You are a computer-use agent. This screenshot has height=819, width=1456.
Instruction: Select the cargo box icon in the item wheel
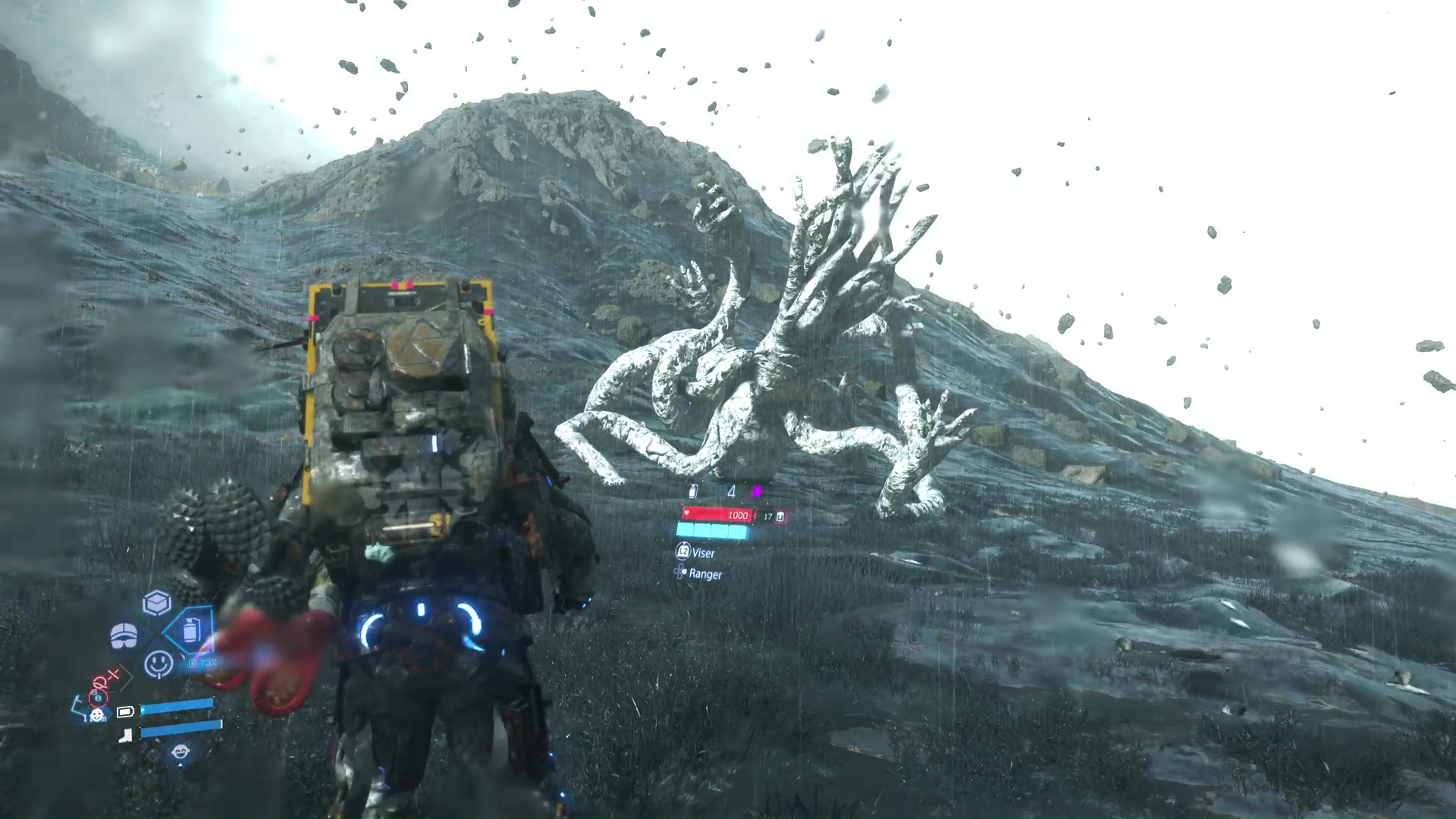157,603
